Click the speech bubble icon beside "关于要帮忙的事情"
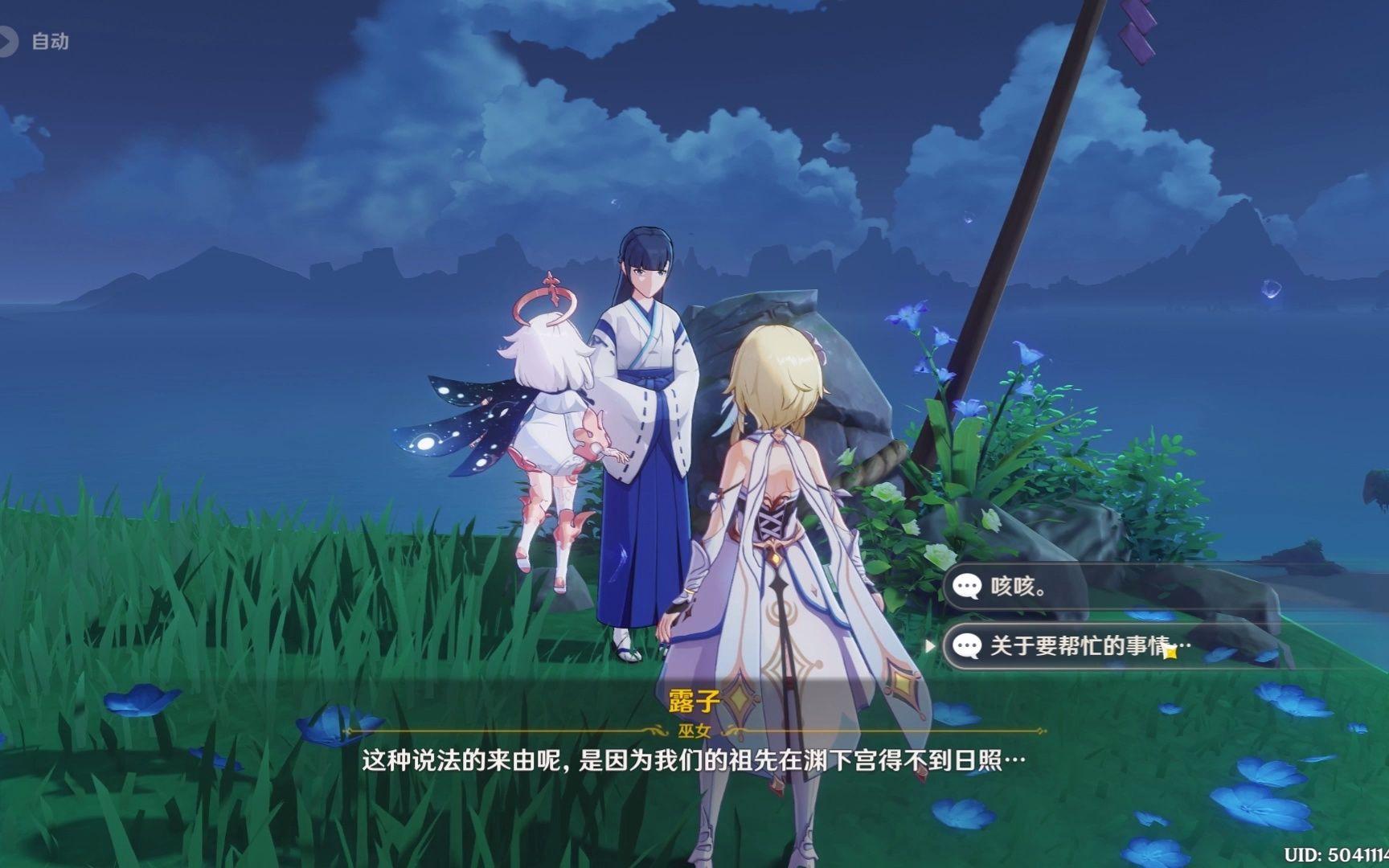 [x=969, y=644]
